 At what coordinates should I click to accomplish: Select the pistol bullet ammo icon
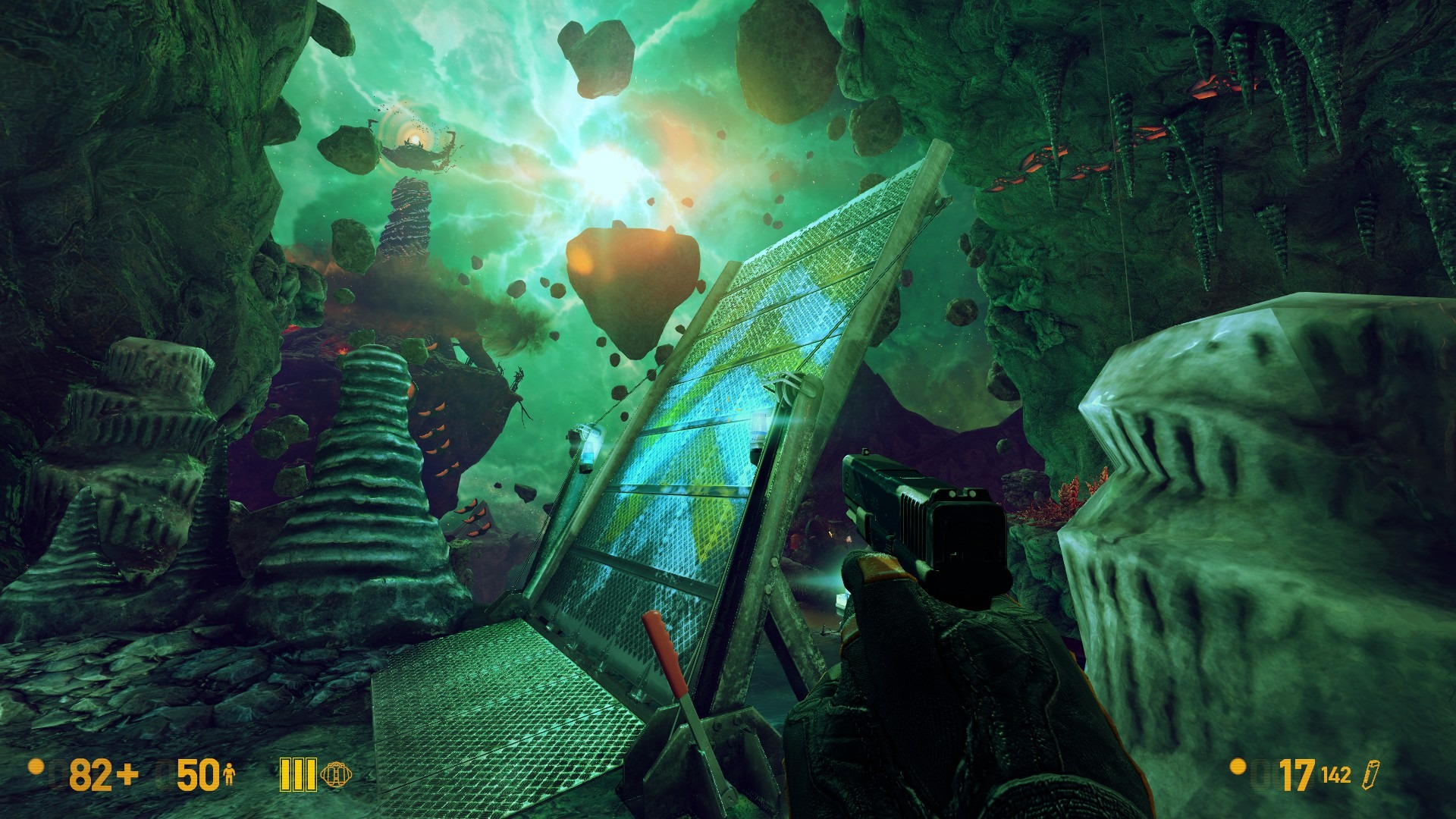1370,775
